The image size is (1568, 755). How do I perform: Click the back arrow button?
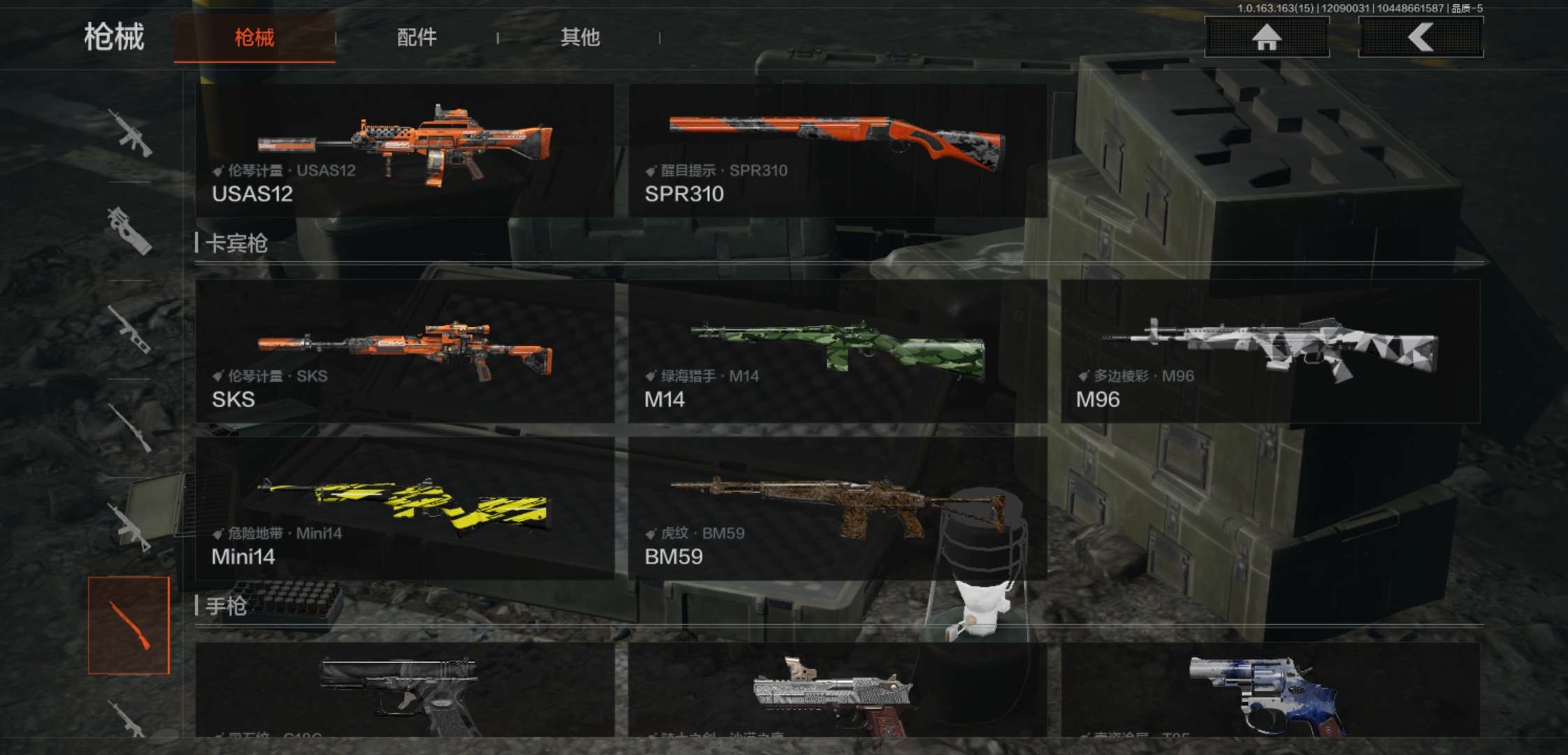point(1421,37)
